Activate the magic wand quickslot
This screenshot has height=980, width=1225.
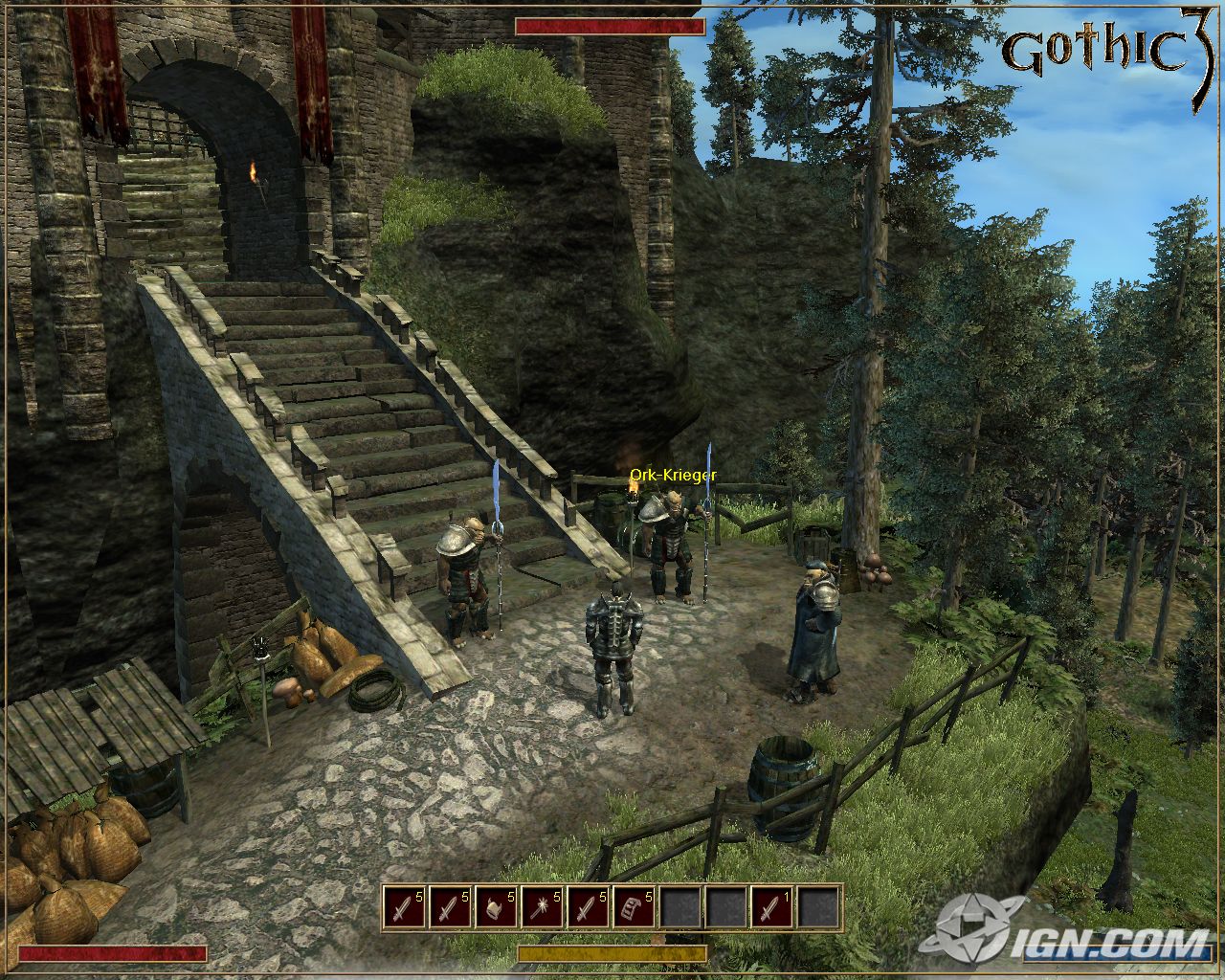click(x=542, y=906)
